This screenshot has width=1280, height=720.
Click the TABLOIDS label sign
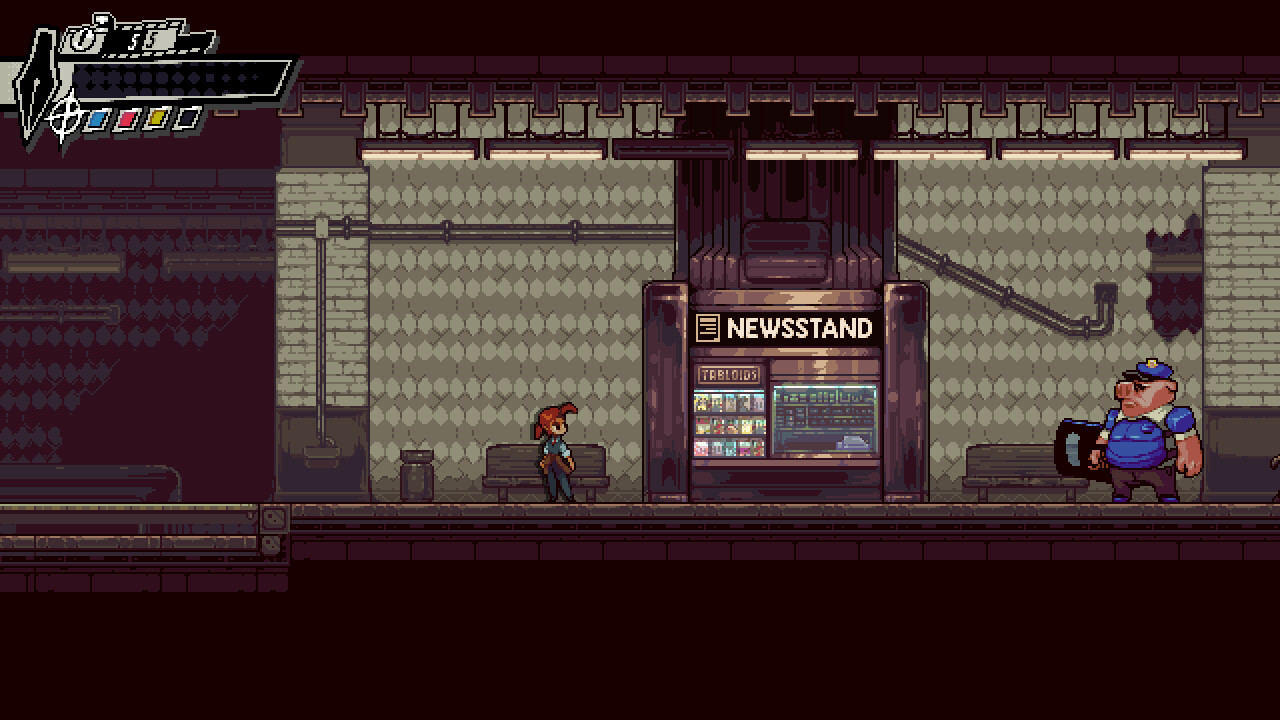click(x=729, y=373)
